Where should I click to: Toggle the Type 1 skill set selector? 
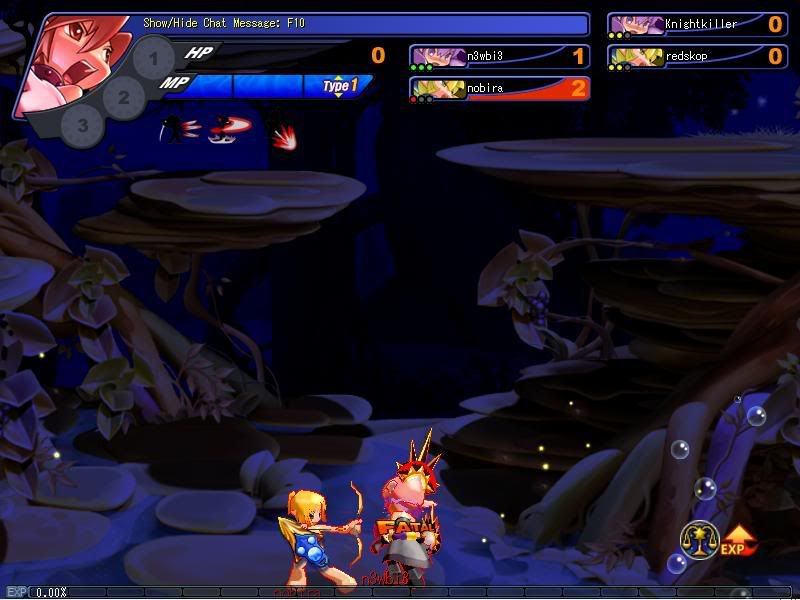tap(339, 87)
